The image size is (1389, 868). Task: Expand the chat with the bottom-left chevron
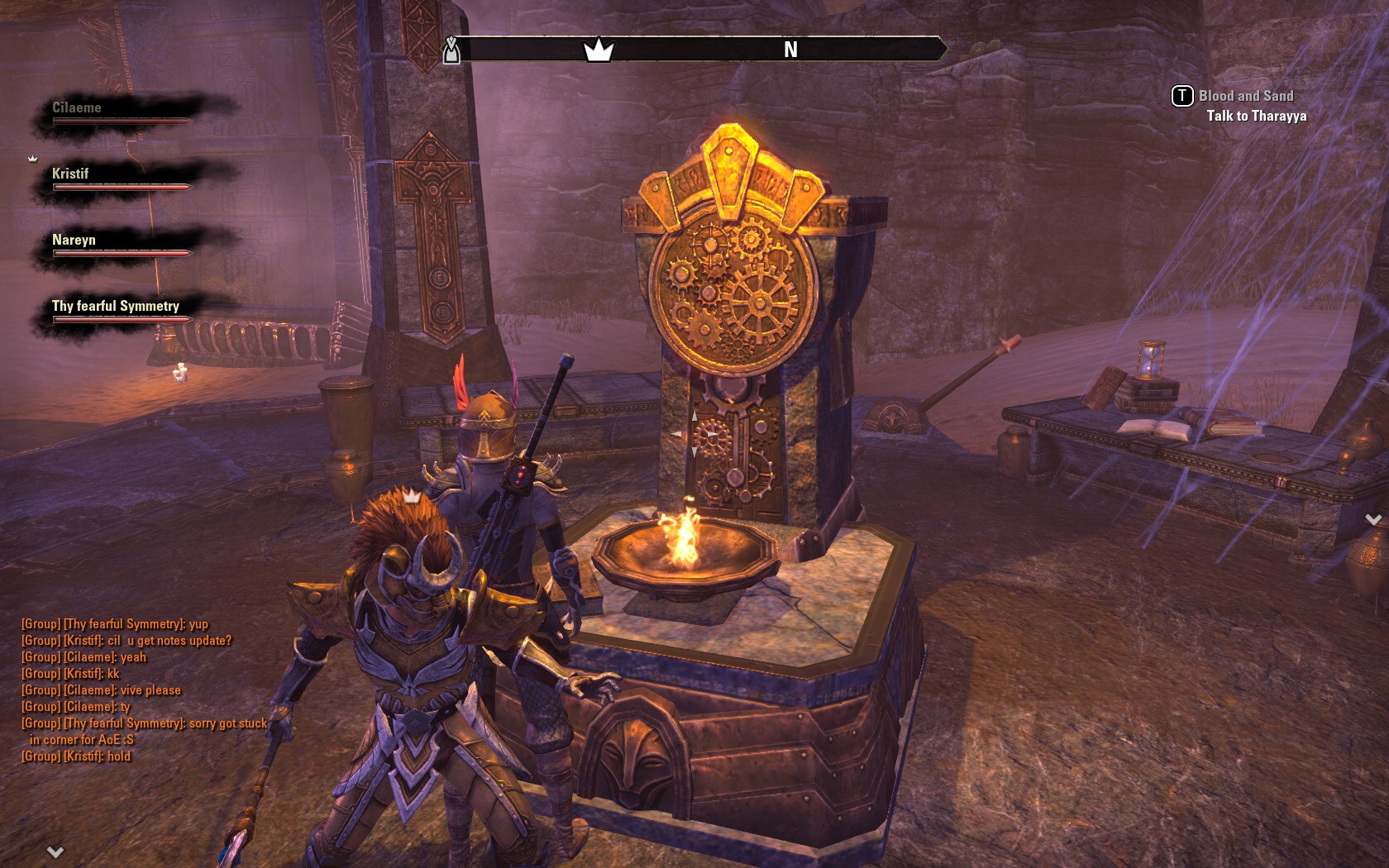pos(55,851)
